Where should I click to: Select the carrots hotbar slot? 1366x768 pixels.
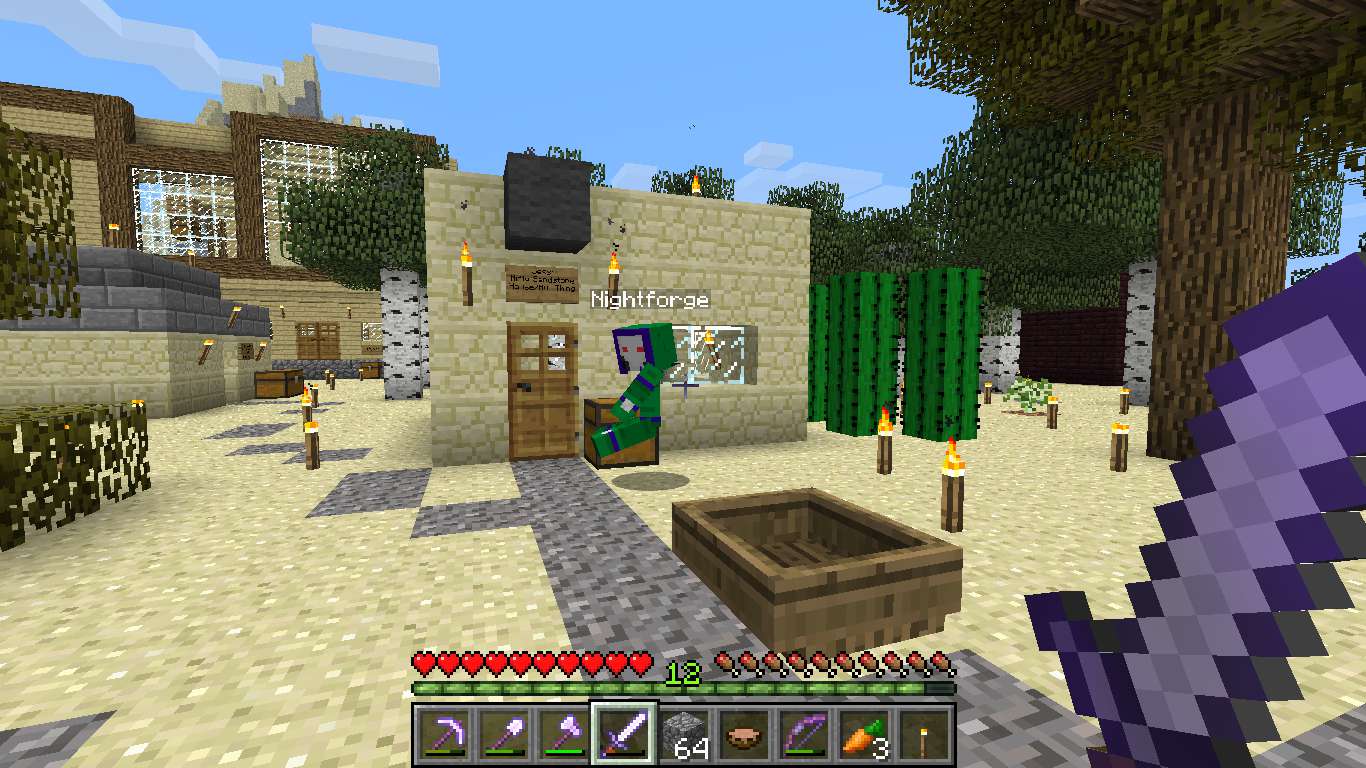[x=865, y=735]
